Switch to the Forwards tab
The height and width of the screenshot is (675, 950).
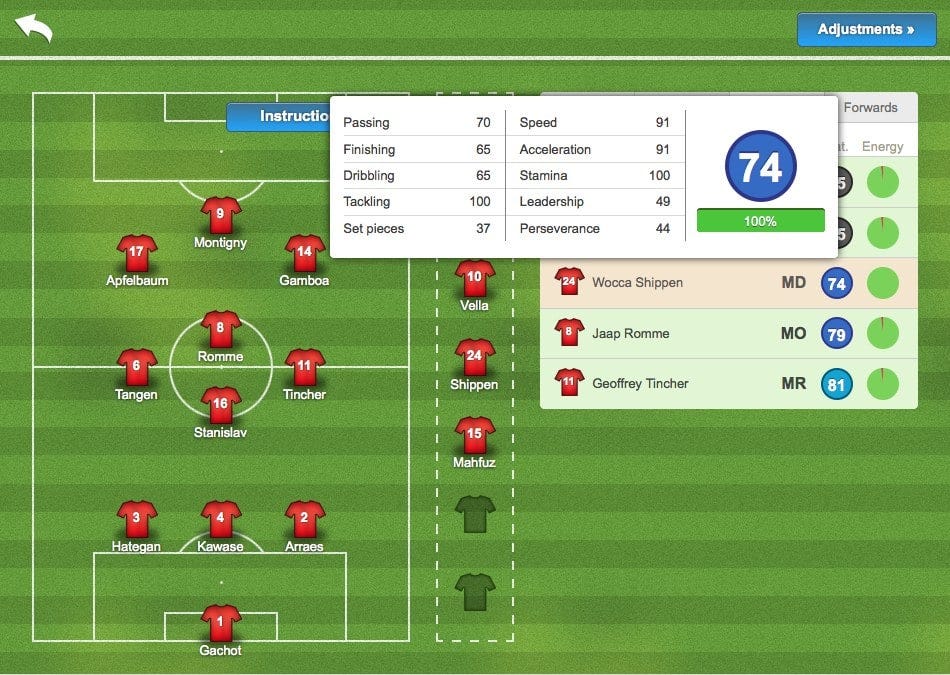click(x=870, y=108)
